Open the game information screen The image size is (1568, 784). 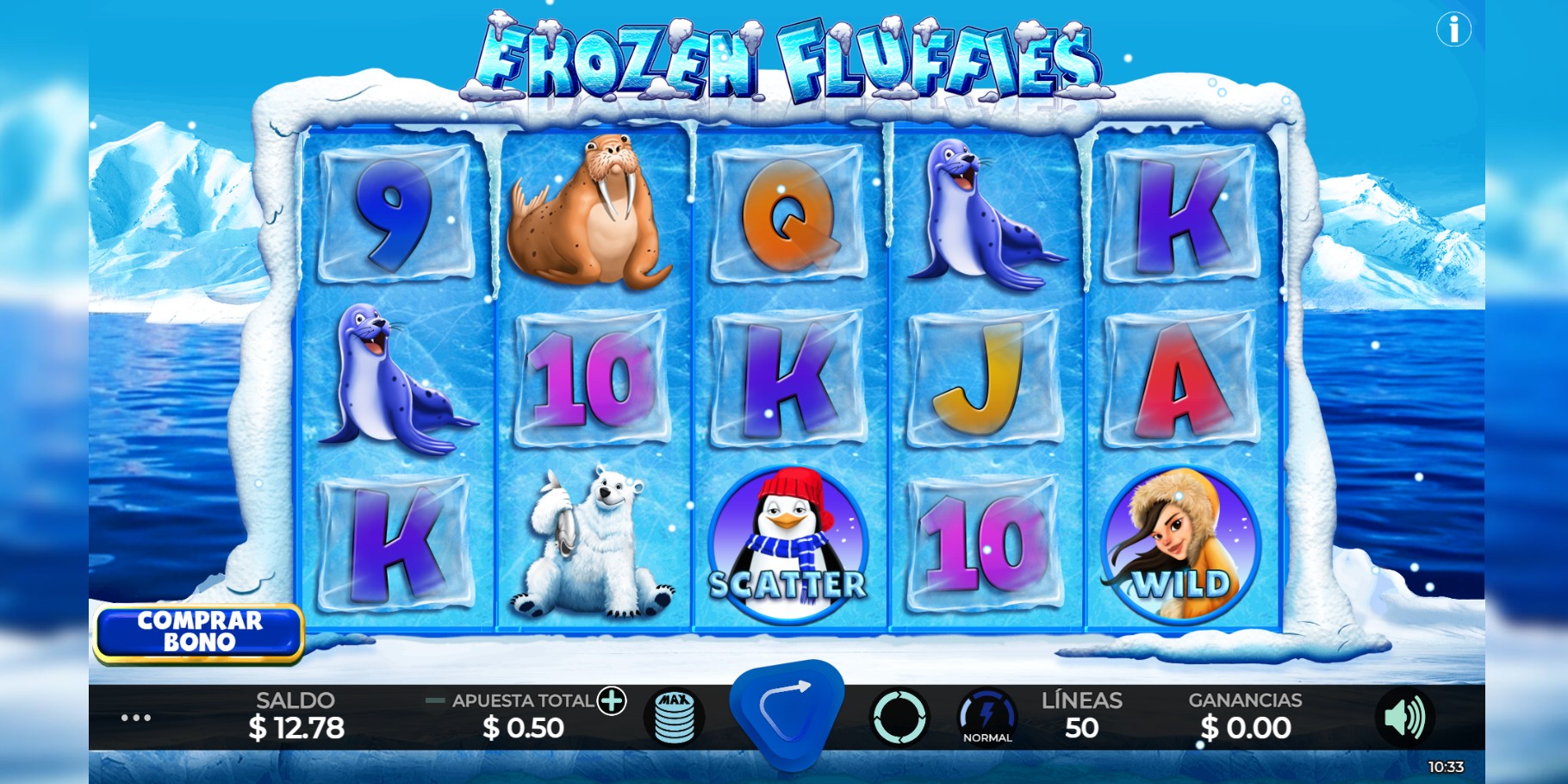1455,28
